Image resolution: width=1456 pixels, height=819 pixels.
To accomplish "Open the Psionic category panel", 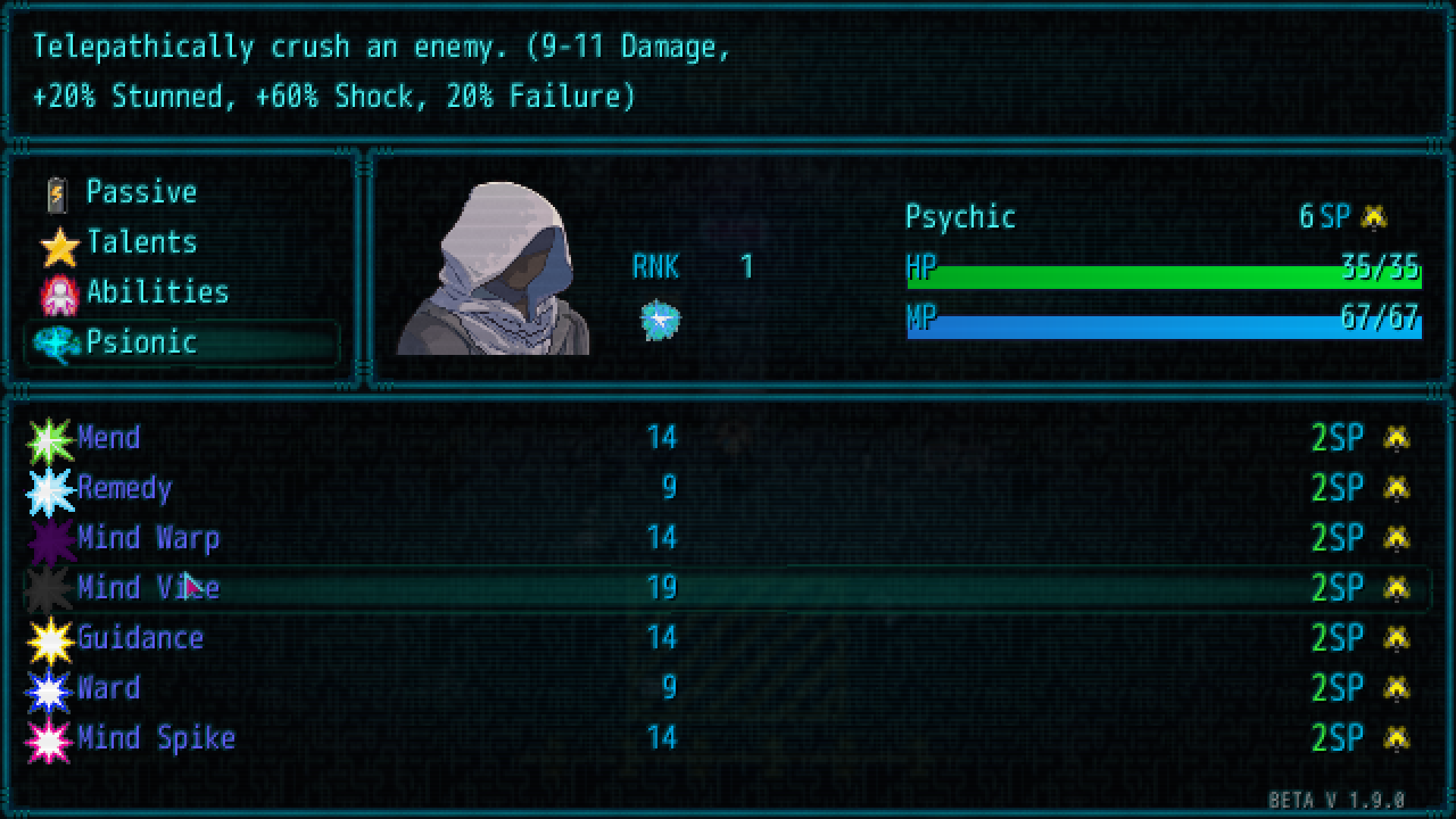I will pos(141,343).
